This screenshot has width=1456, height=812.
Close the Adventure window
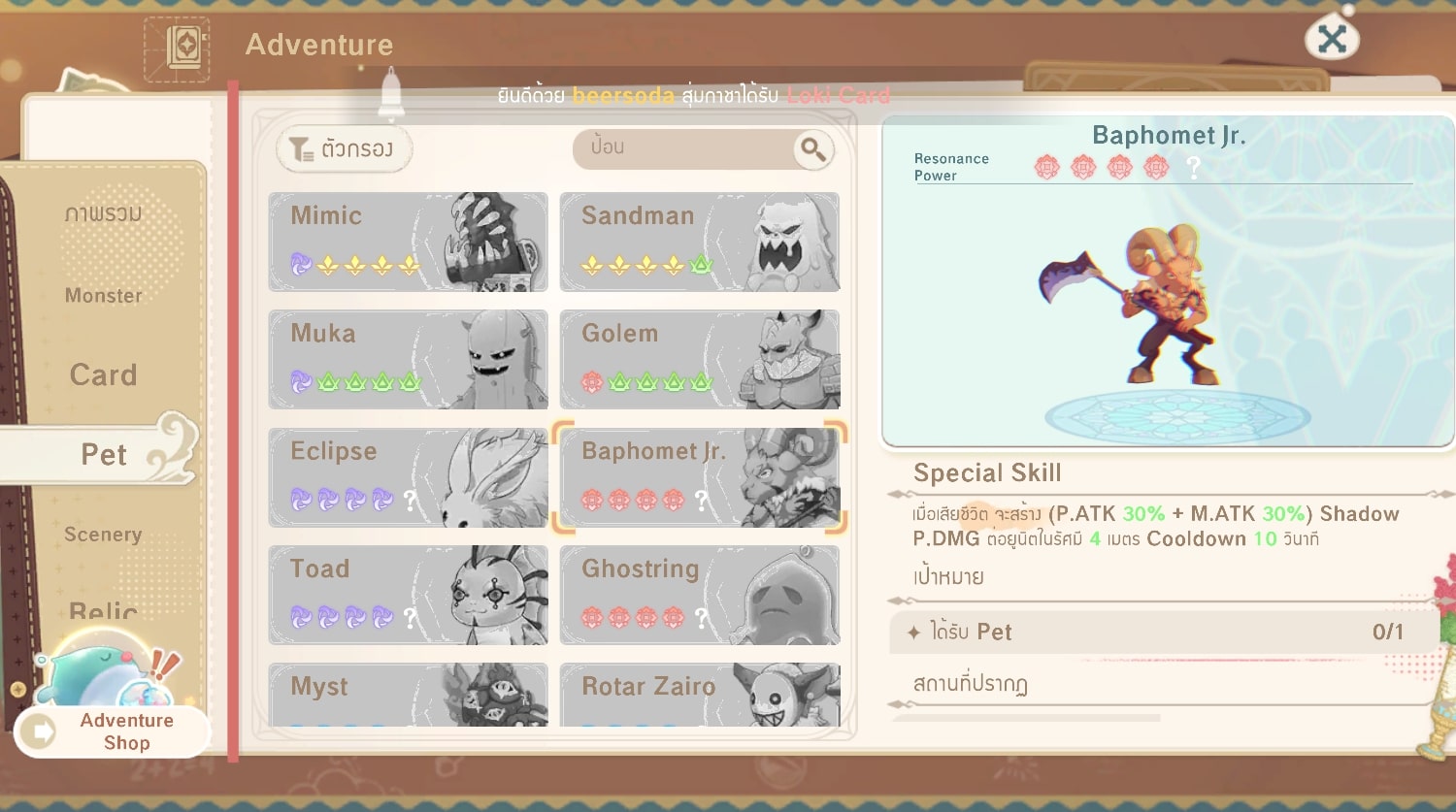coord(1332,40)
